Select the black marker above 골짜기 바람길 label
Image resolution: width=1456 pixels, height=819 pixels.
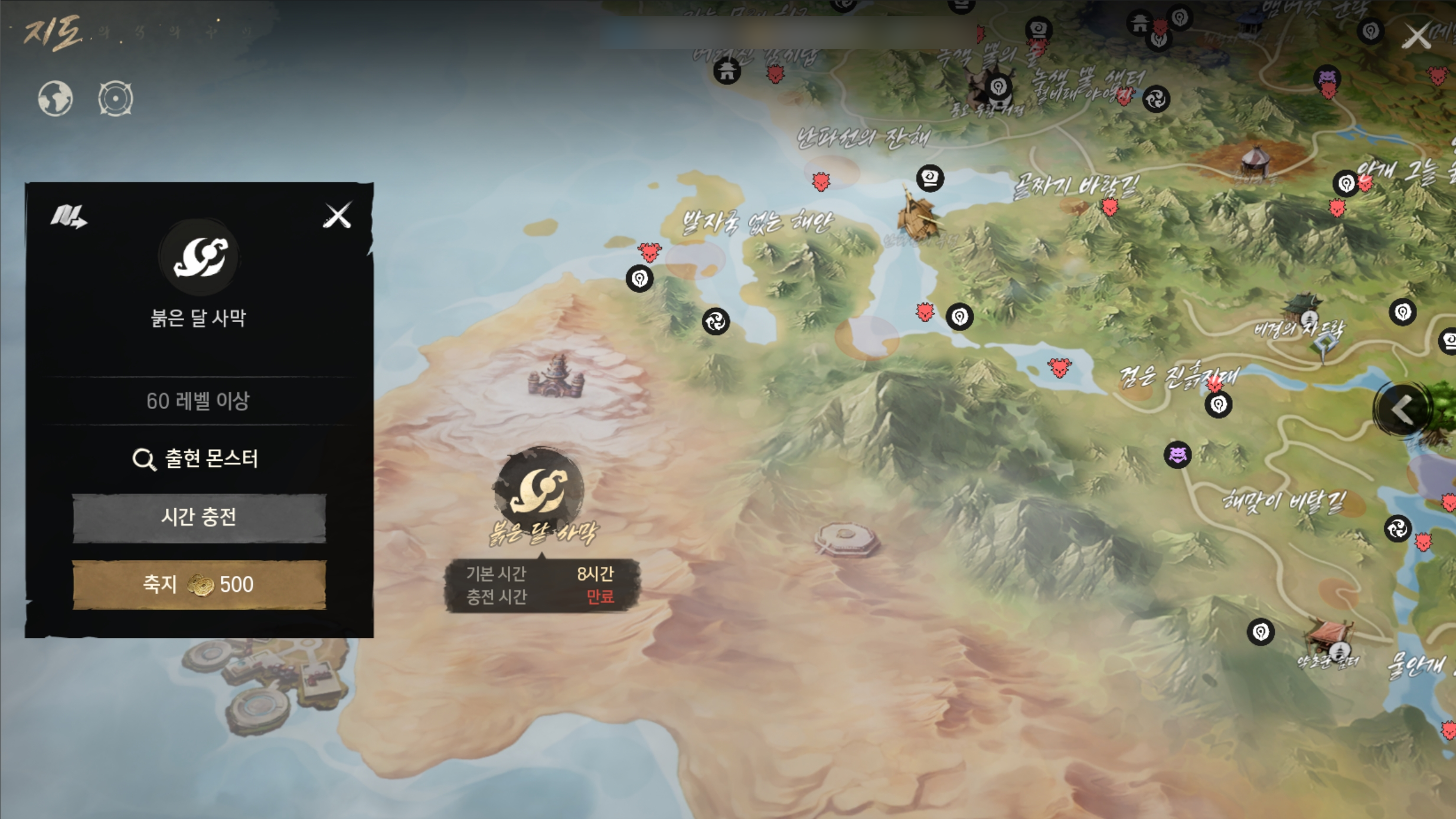click(930, 178)
